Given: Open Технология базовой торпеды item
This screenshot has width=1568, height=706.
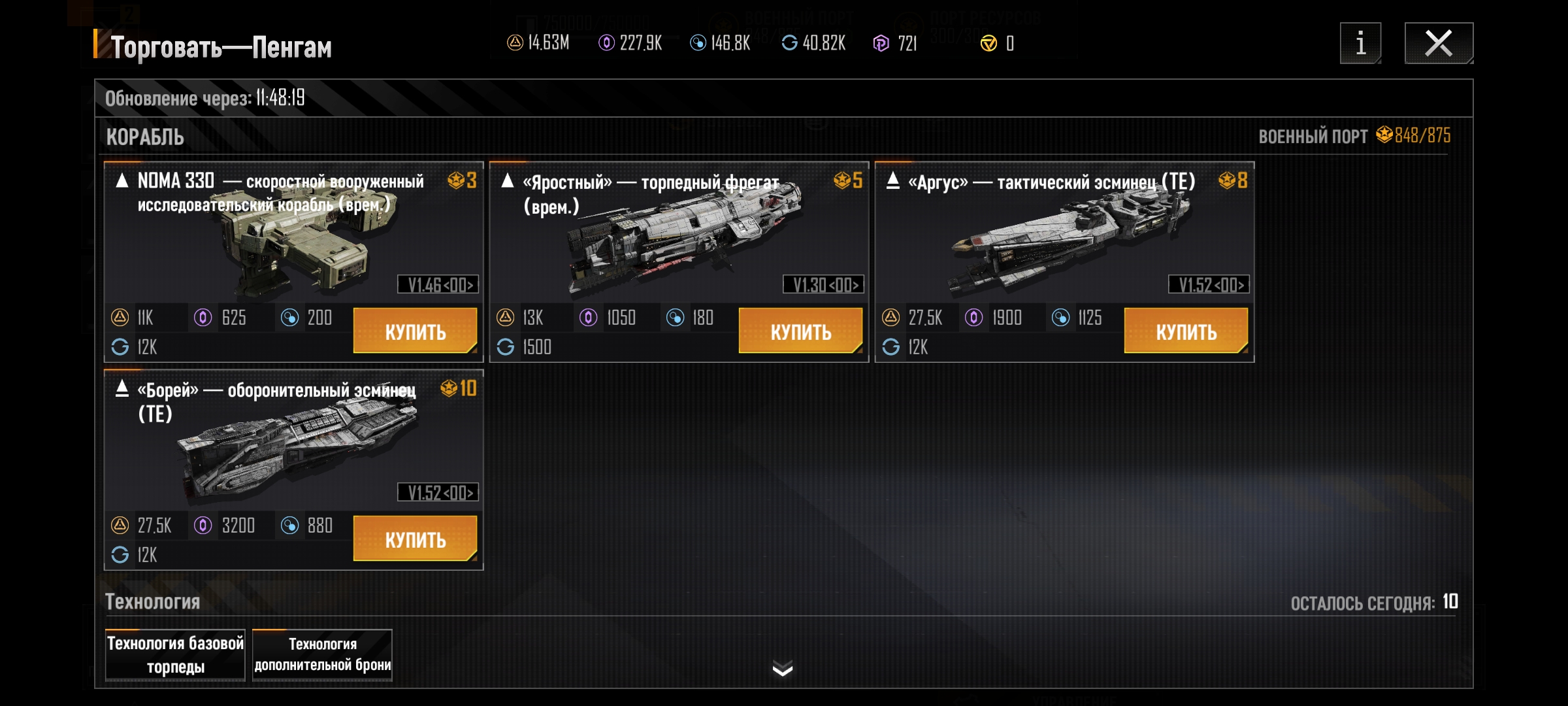Looking at the screenshot, I should click(x=175, y=655).
